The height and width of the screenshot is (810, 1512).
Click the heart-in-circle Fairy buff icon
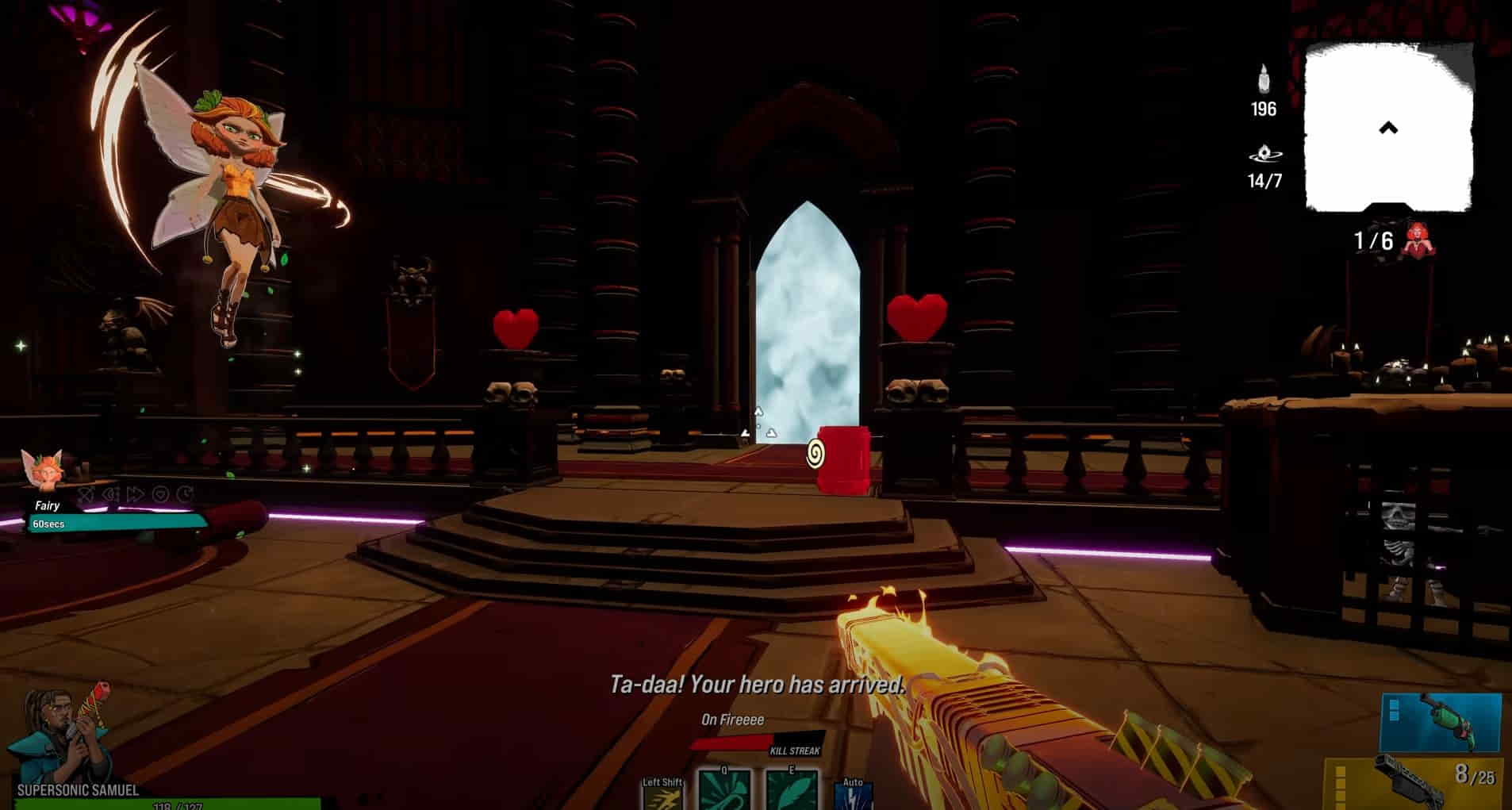(161, 494)
